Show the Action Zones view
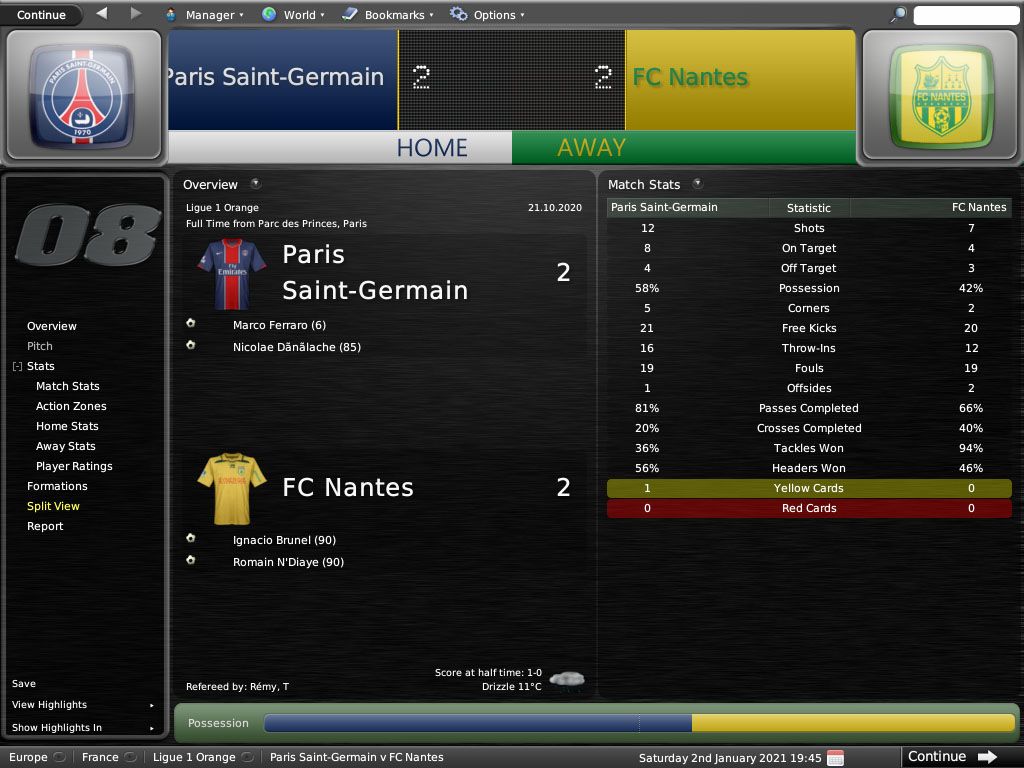This screenshot has height=768, width=1024. [x=71, y=406]
